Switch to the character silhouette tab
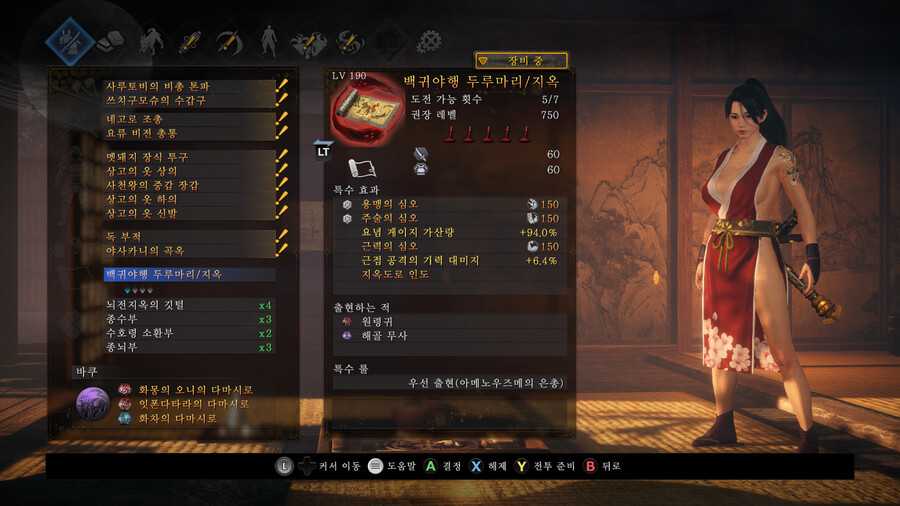Viewport: 900px width, 506px height. (267, 41)
